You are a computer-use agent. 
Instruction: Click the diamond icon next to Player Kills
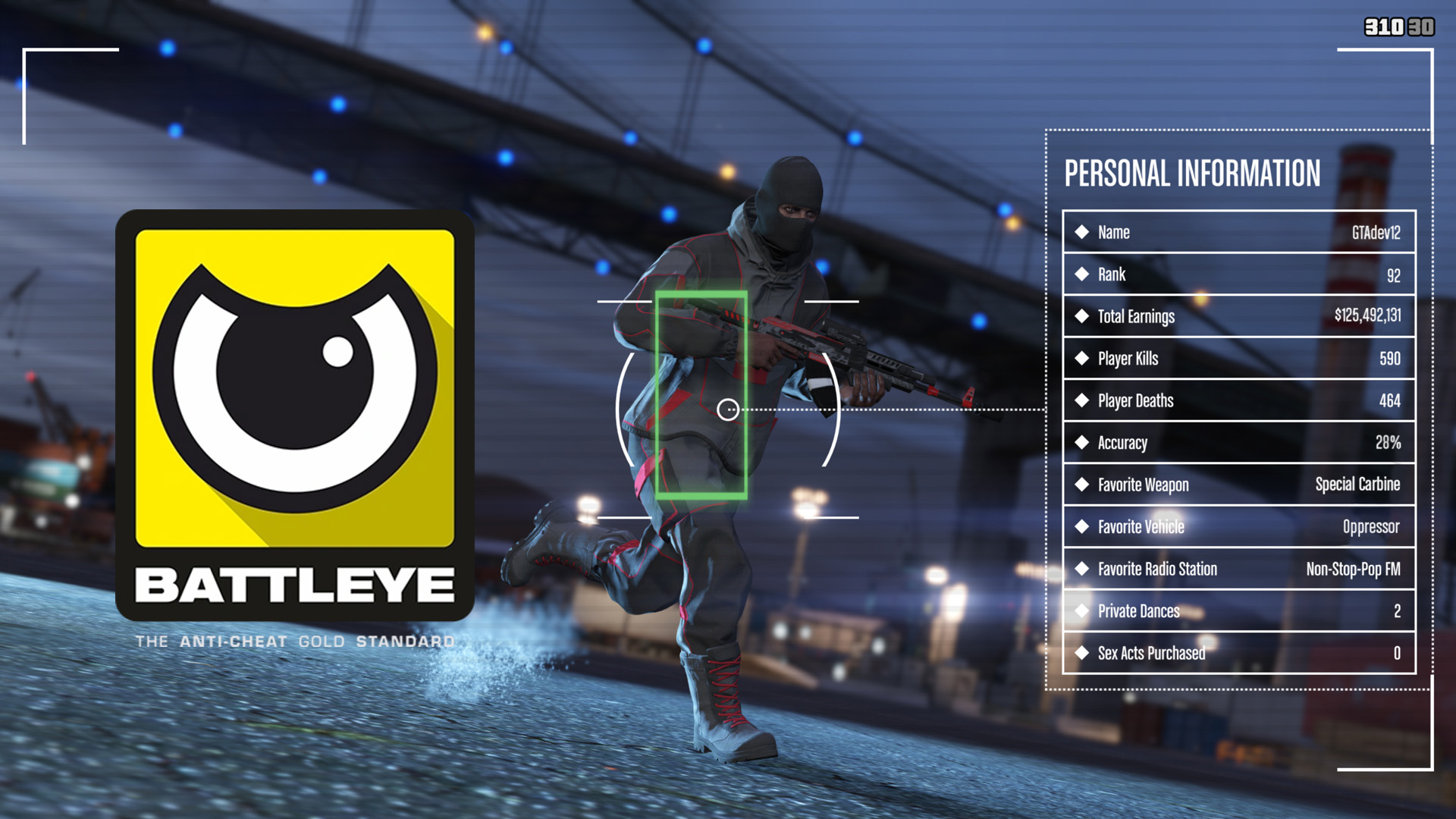1082,359
